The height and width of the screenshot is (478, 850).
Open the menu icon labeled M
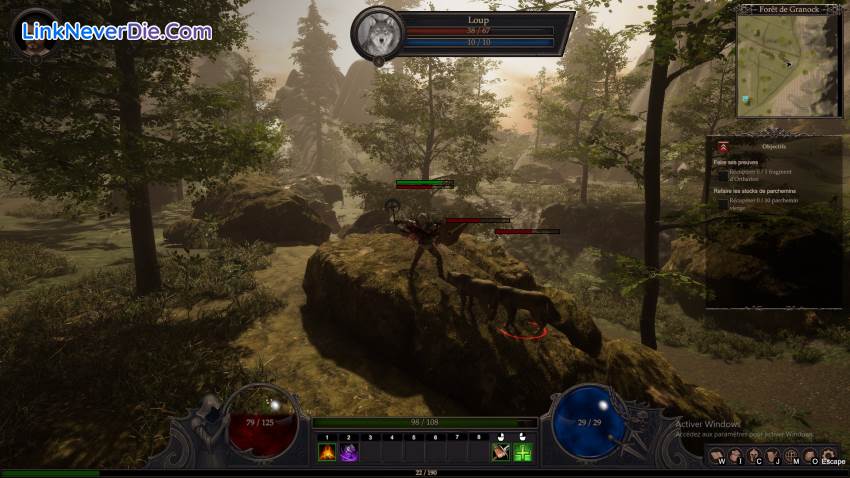[791, 457]
